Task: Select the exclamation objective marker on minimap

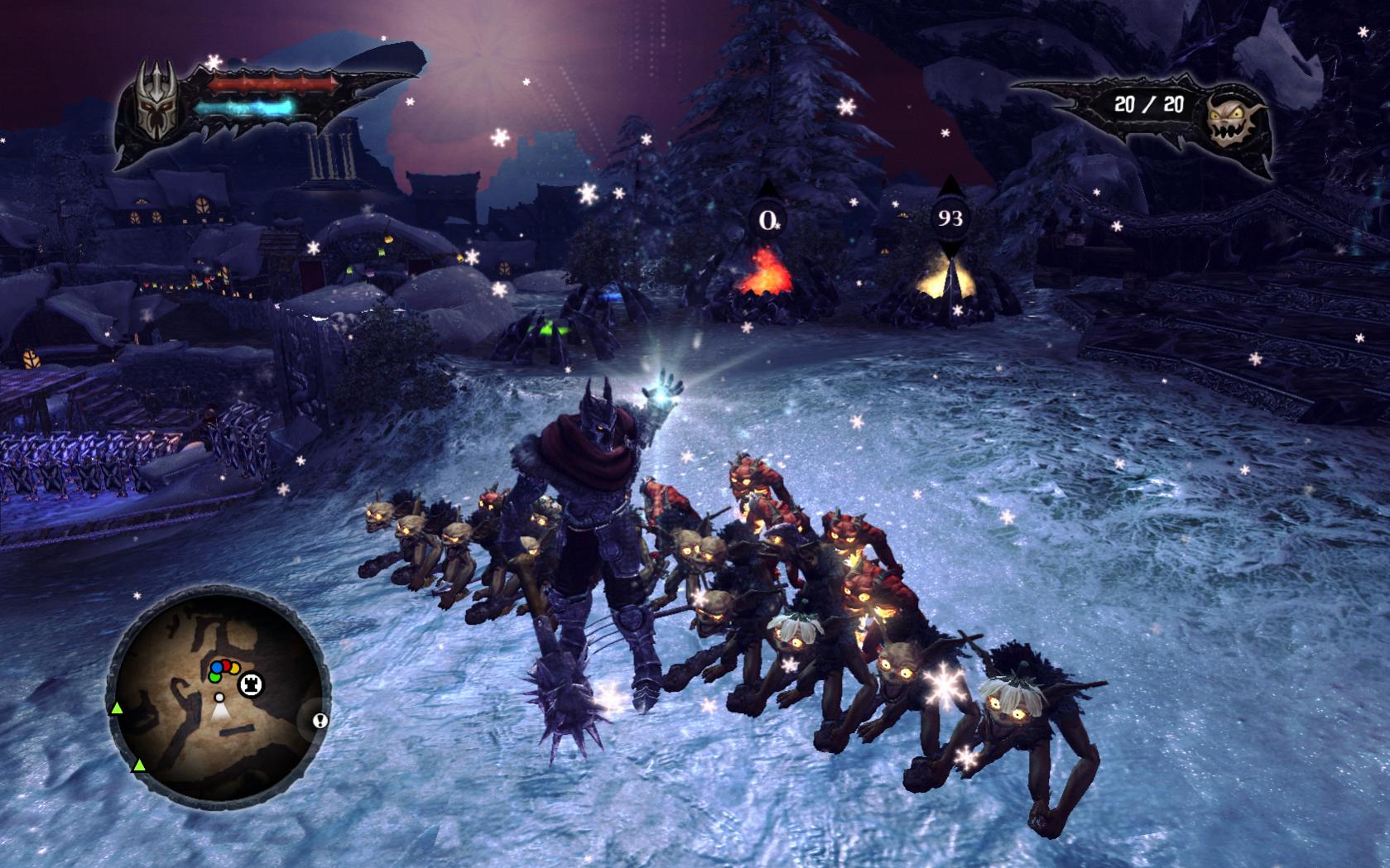Action: click(x=320, y=720)
